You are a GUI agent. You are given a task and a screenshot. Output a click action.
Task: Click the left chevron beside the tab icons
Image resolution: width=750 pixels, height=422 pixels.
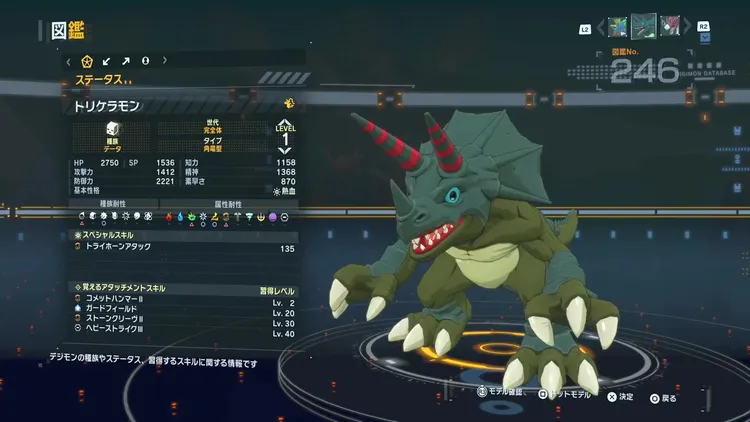click(x=68, y=60)
